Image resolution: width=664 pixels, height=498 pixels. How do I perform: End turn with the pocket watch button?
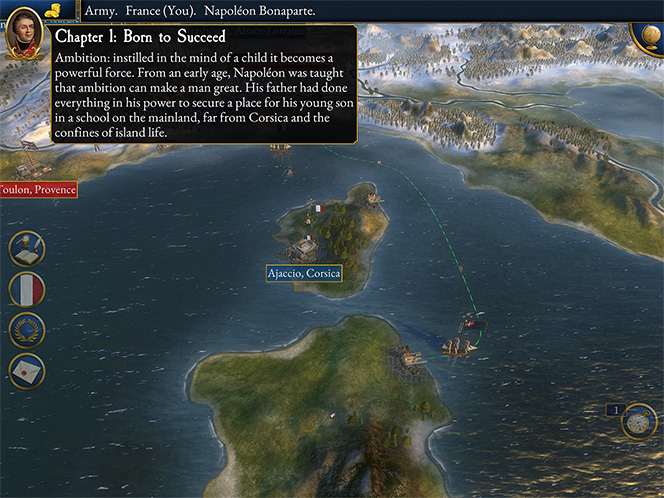pos(637,423)
